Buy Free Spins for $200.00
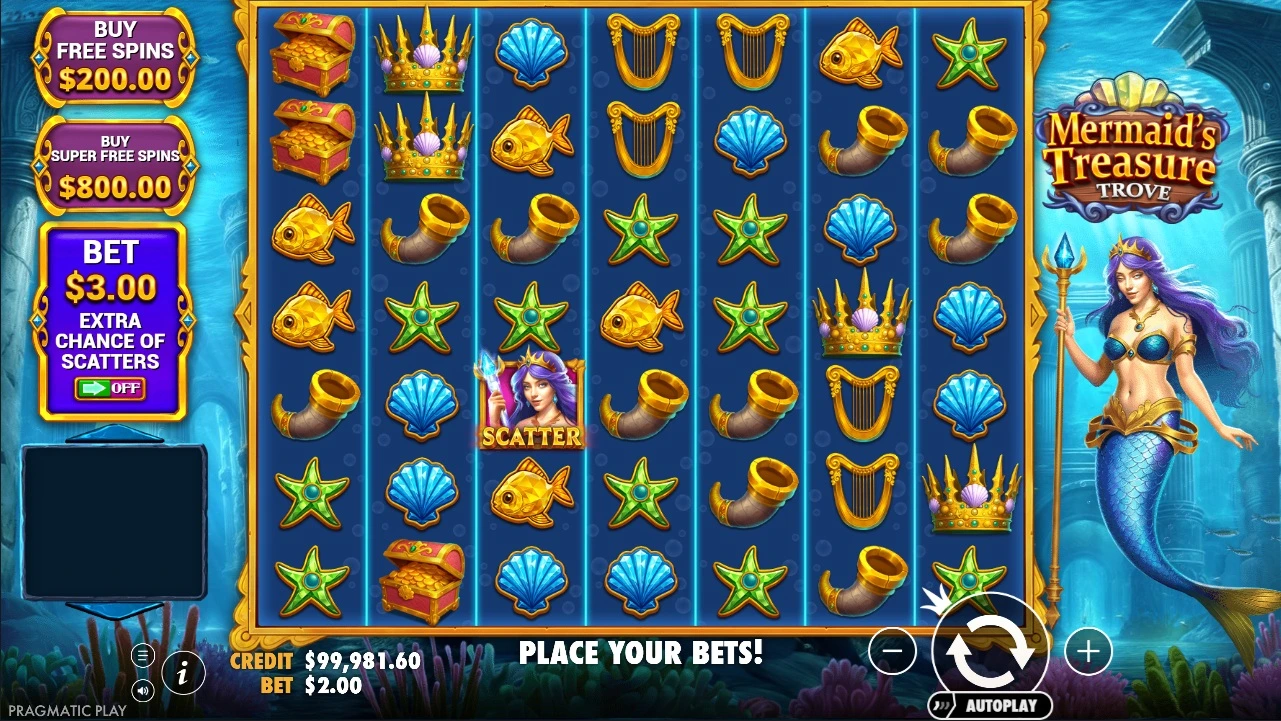This screenshot has height=721, width=1281. [x=114, y=57]
